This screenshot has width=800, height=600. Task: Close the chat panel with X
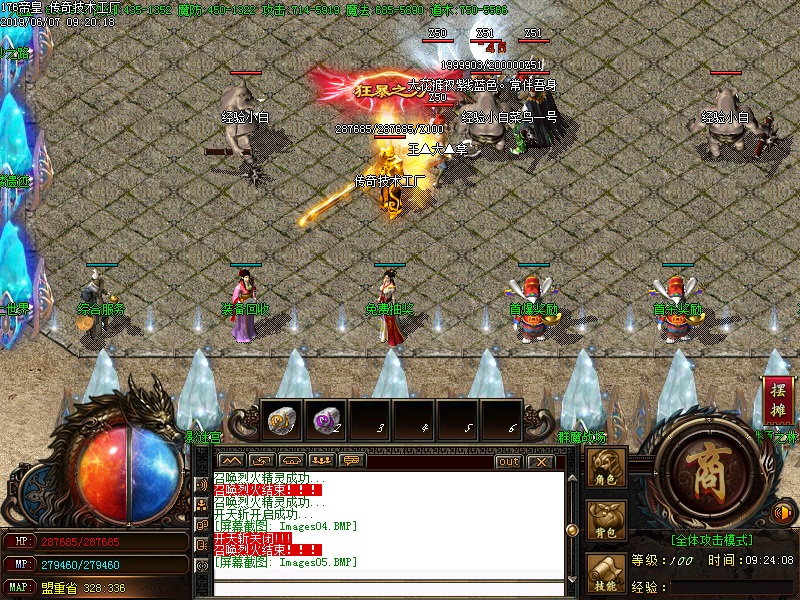(540, 461)
